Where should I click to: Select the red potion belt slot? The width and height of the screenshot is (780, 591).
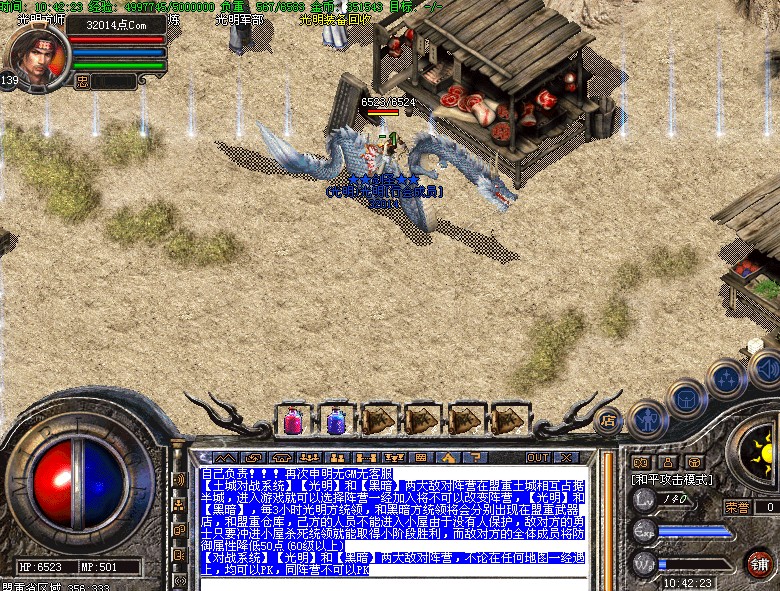coord(294,420)
